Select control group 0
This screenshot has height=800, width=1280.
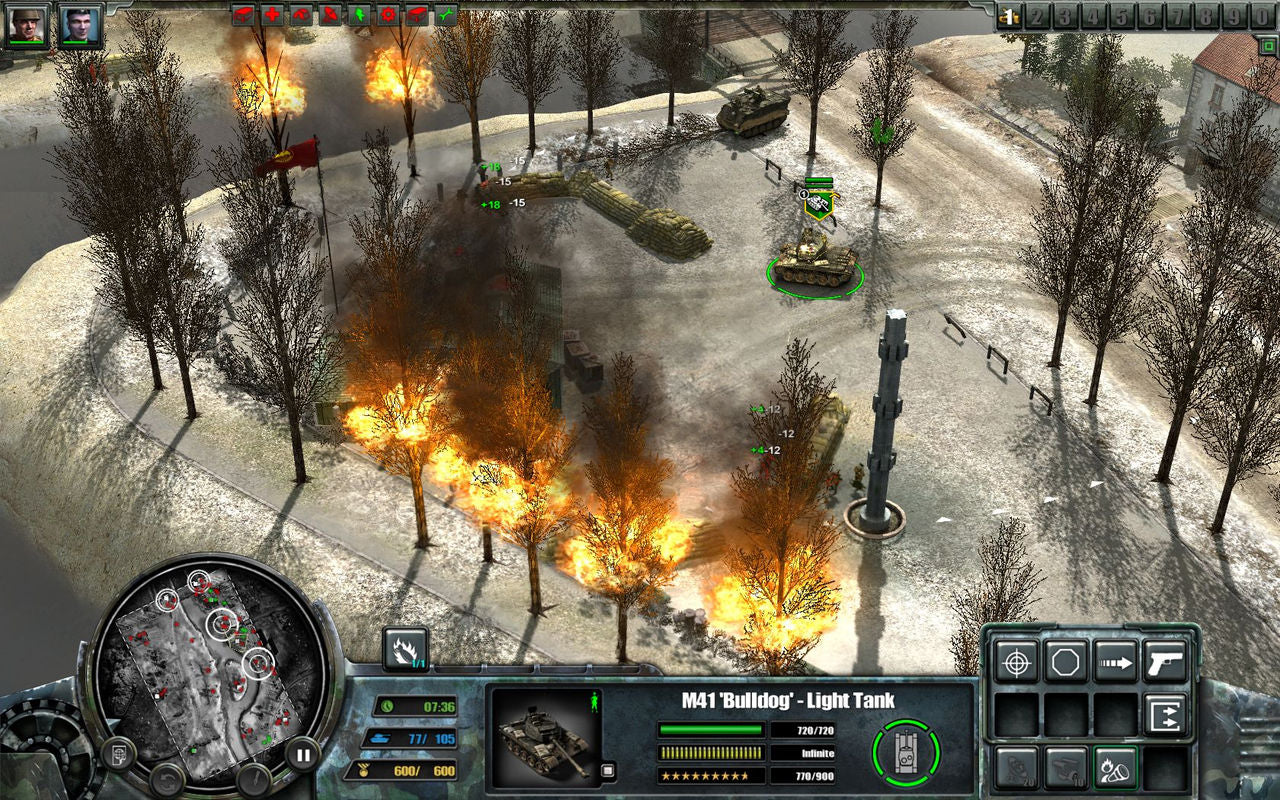1263,17
